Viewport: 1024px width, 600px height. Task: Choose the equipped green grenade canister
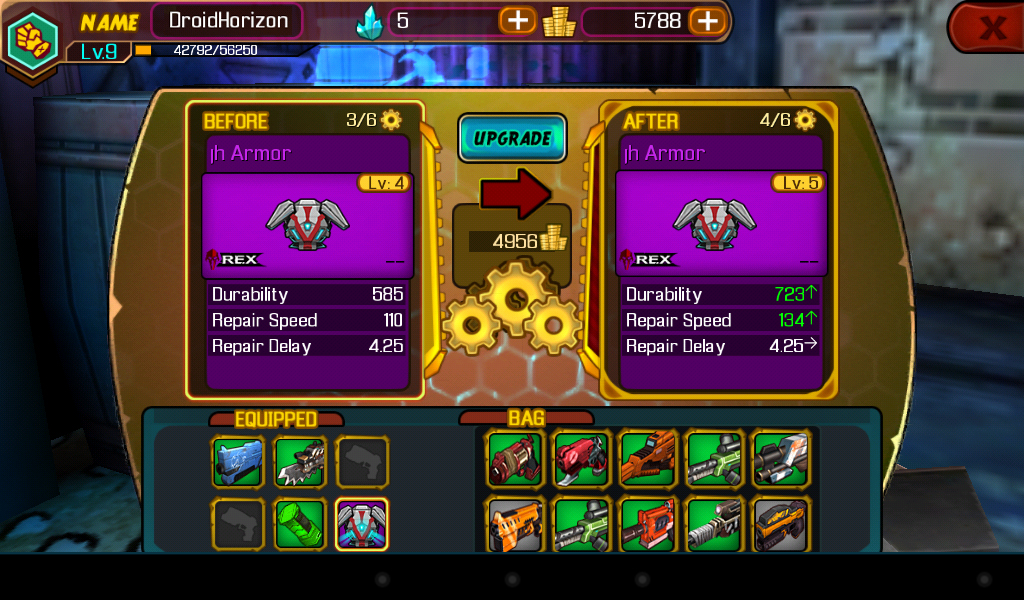pyautogui.click(x=300, y=524)
